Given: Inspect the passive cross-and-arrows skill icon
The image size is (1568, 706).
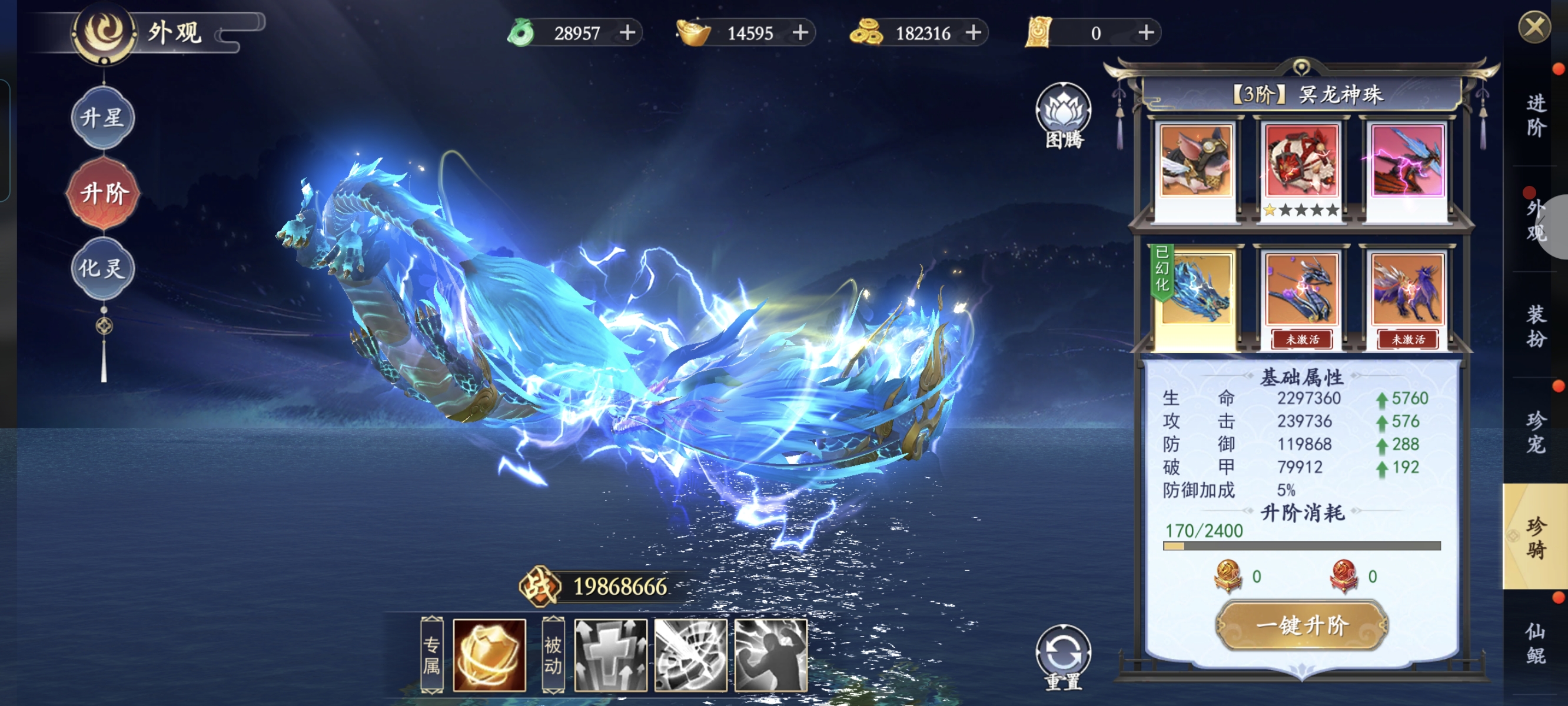Looking at the screenshot, I should pyautogui.click(x=610, y=655).
